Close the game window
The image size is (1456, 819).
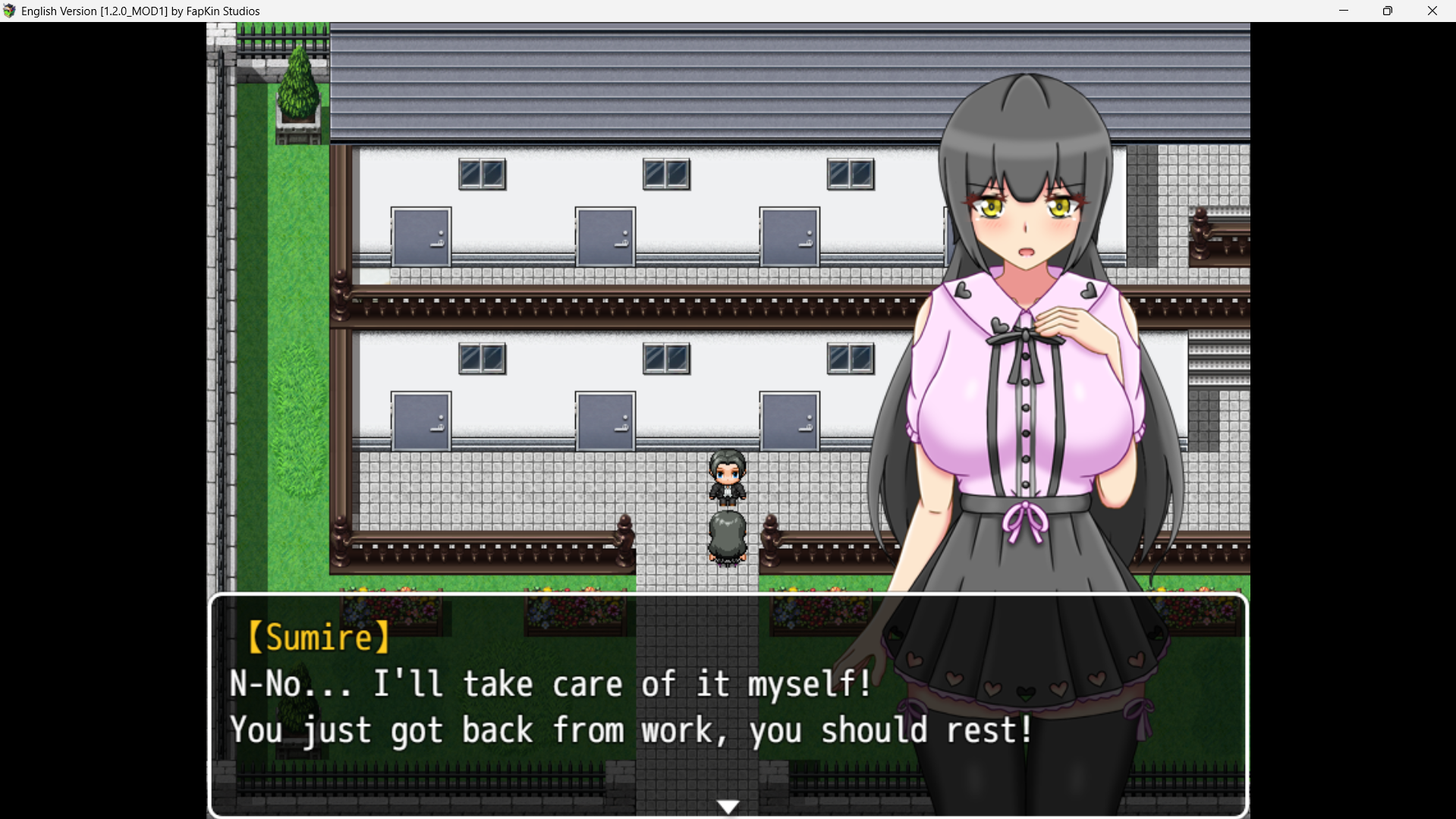1432,11
